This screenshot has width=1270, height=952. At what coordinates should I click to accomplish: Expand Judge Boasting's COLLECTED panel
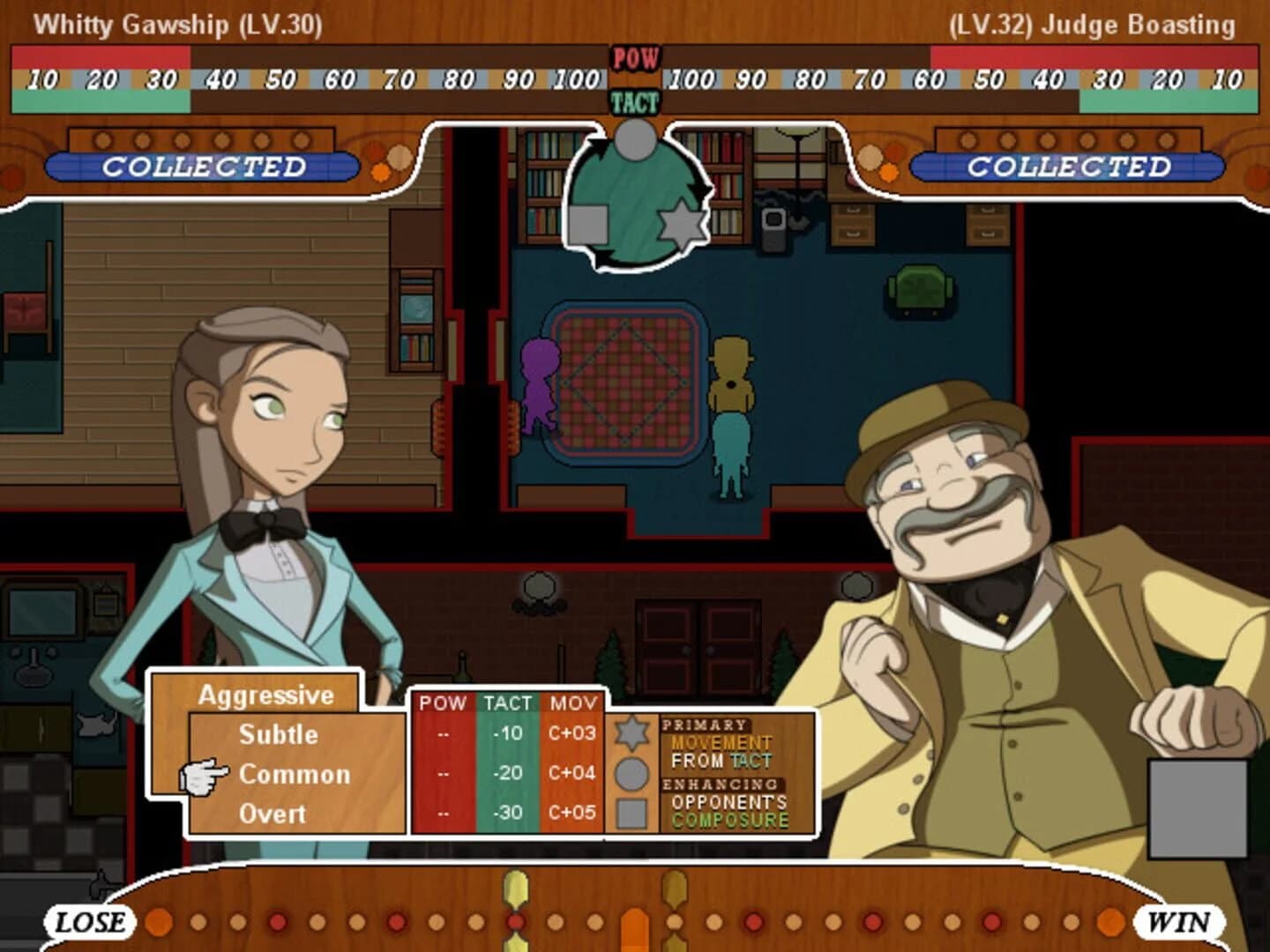click(x=1069, y=164)
